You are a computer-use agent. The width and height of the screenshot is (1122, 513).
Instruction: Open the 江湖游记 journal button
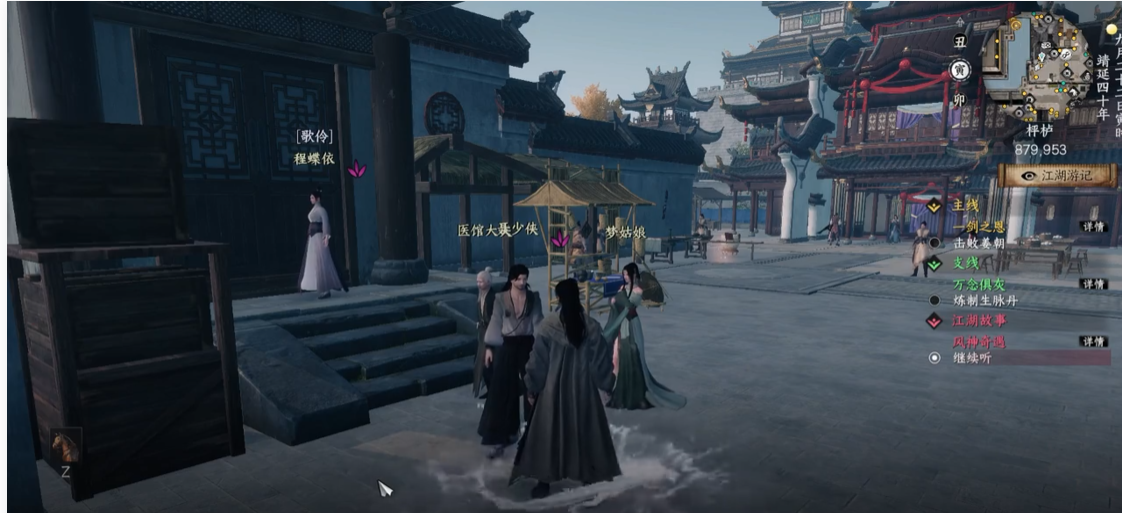point(1058,176)
